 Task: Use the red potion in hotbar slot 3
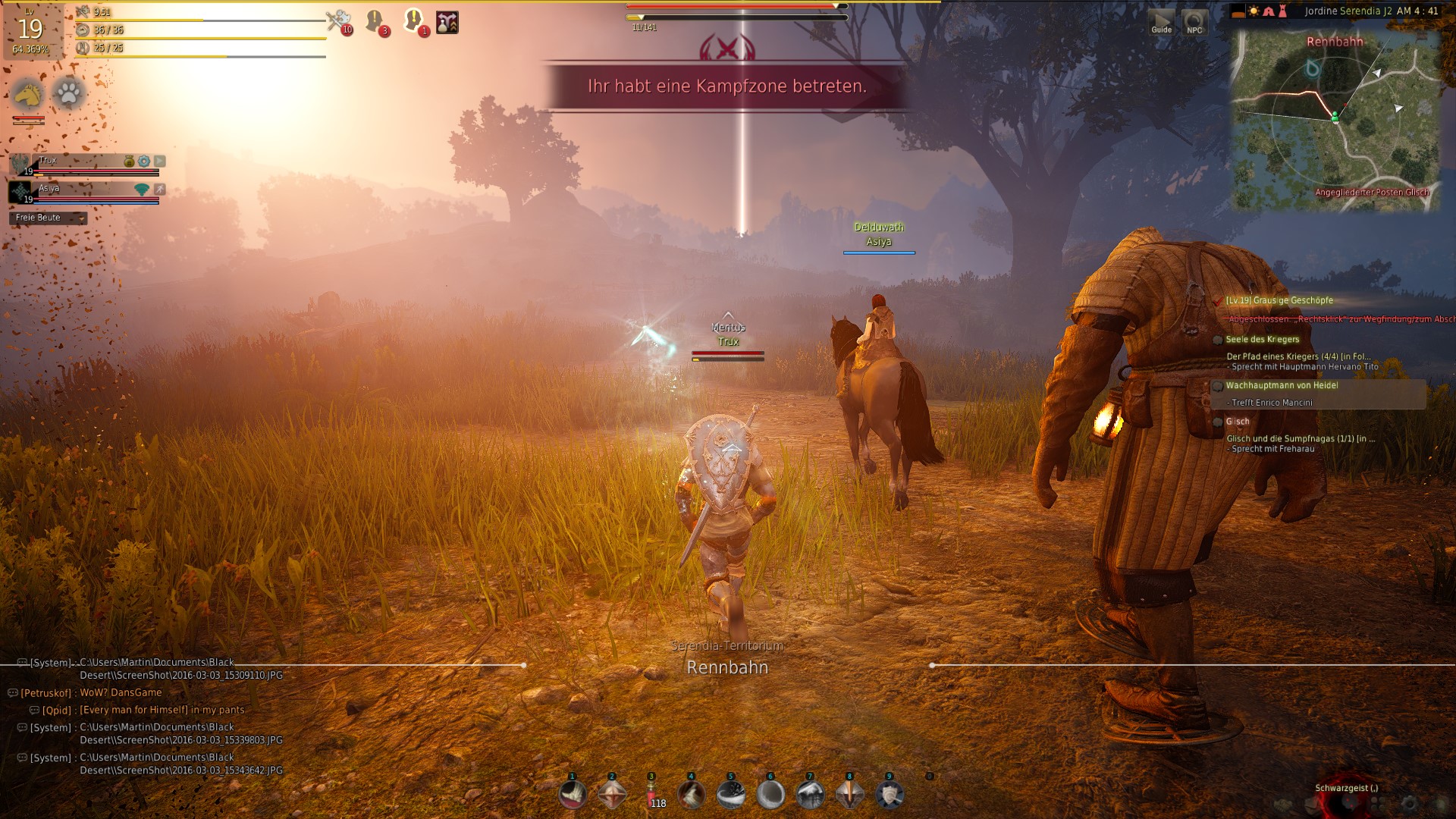[651, 795]
